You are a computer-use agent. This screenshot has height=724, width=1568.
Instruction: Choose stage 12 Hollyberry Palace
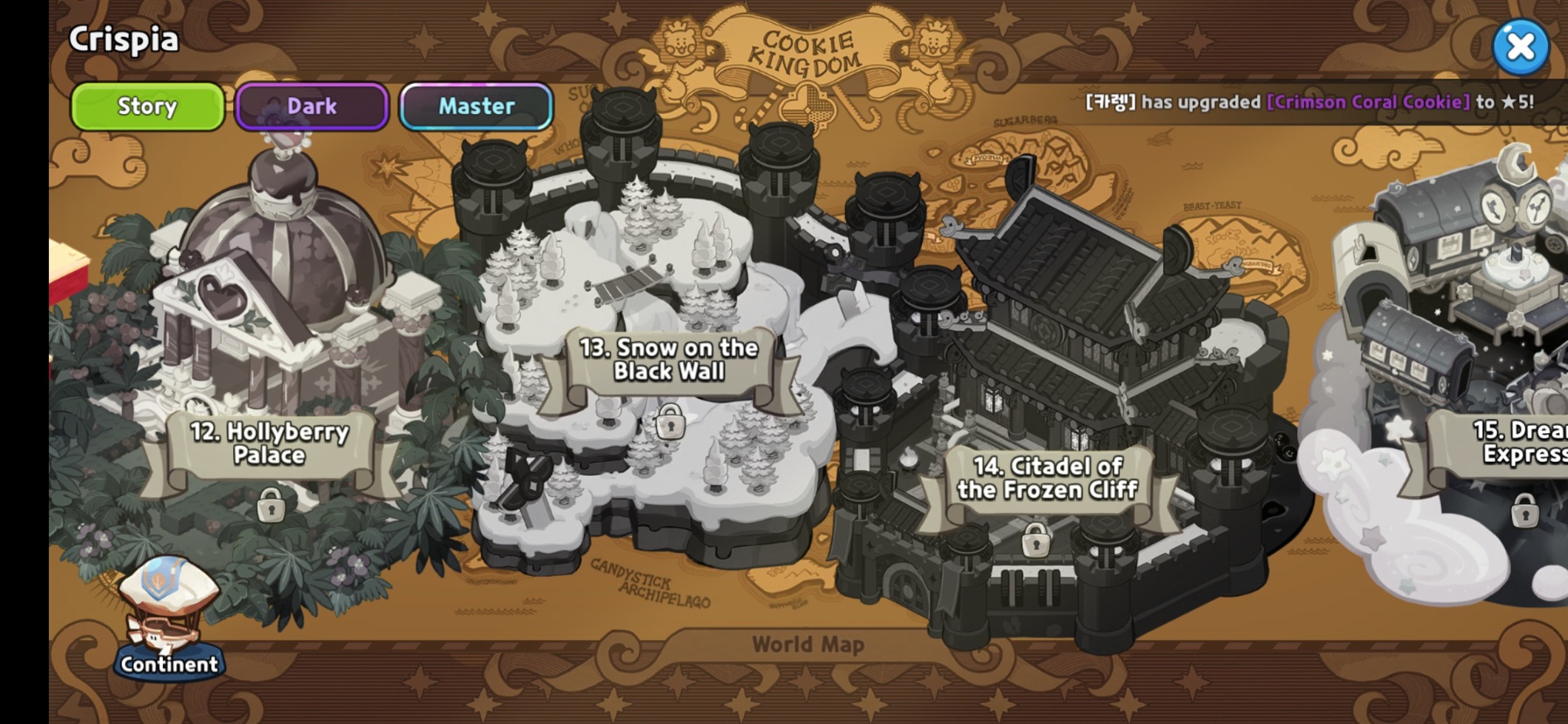pos(269,443)
